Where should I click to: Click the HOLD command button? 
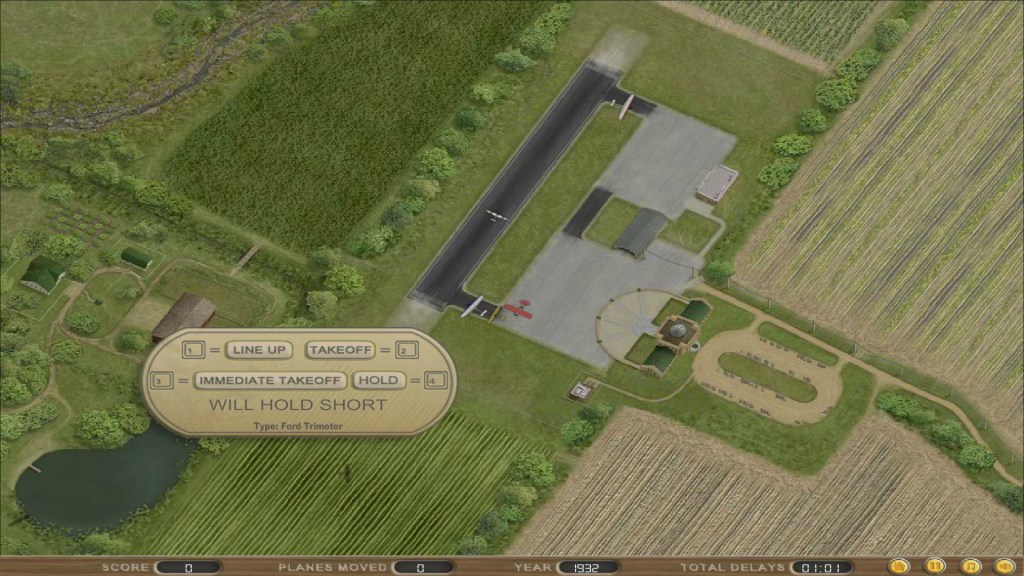[x=377, y=380]
